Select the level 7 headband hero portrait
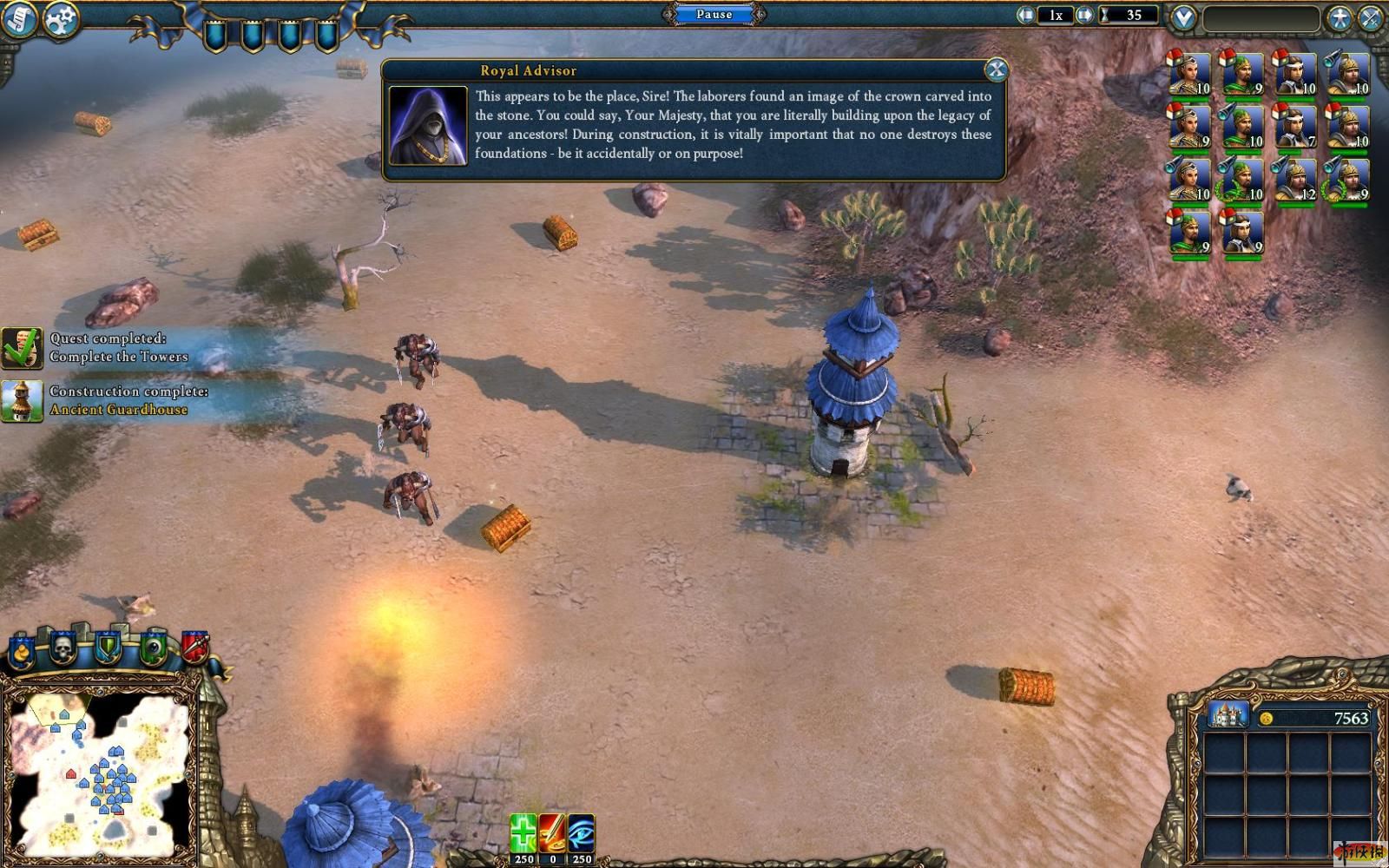This screenshot has width=1389, height=868. pyautogui.click(x=1294, y=127)
